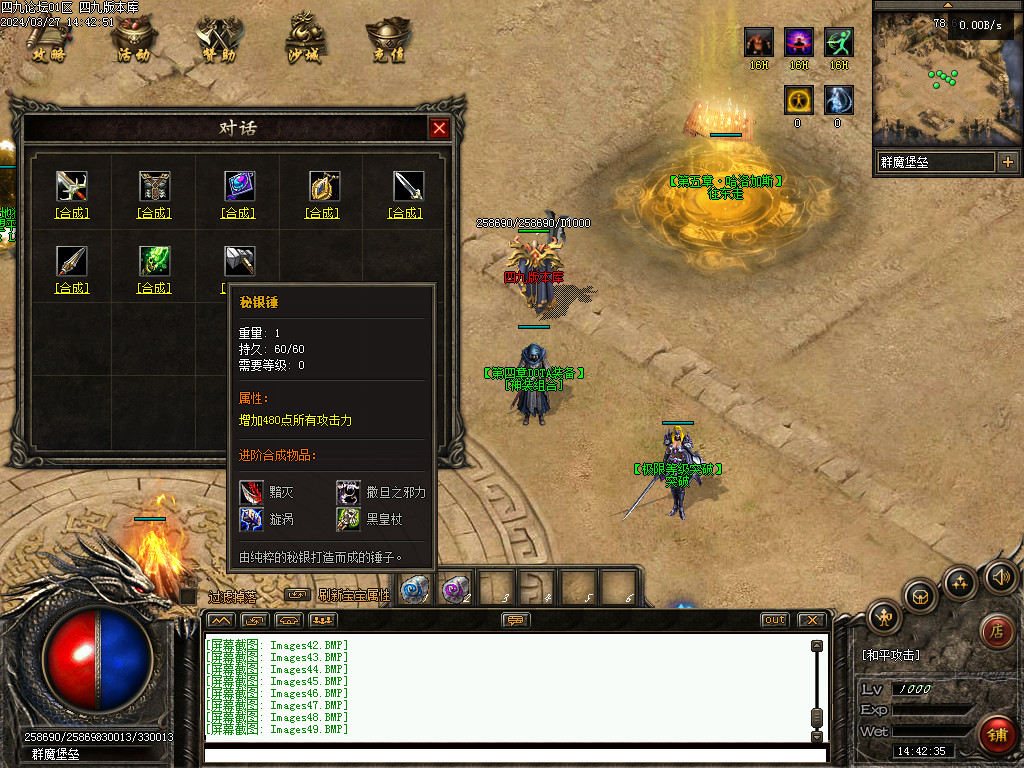Click 合成 under the armor icon
The height and width of the screenshot is (768, 1024).
click(x=154, y=213)
